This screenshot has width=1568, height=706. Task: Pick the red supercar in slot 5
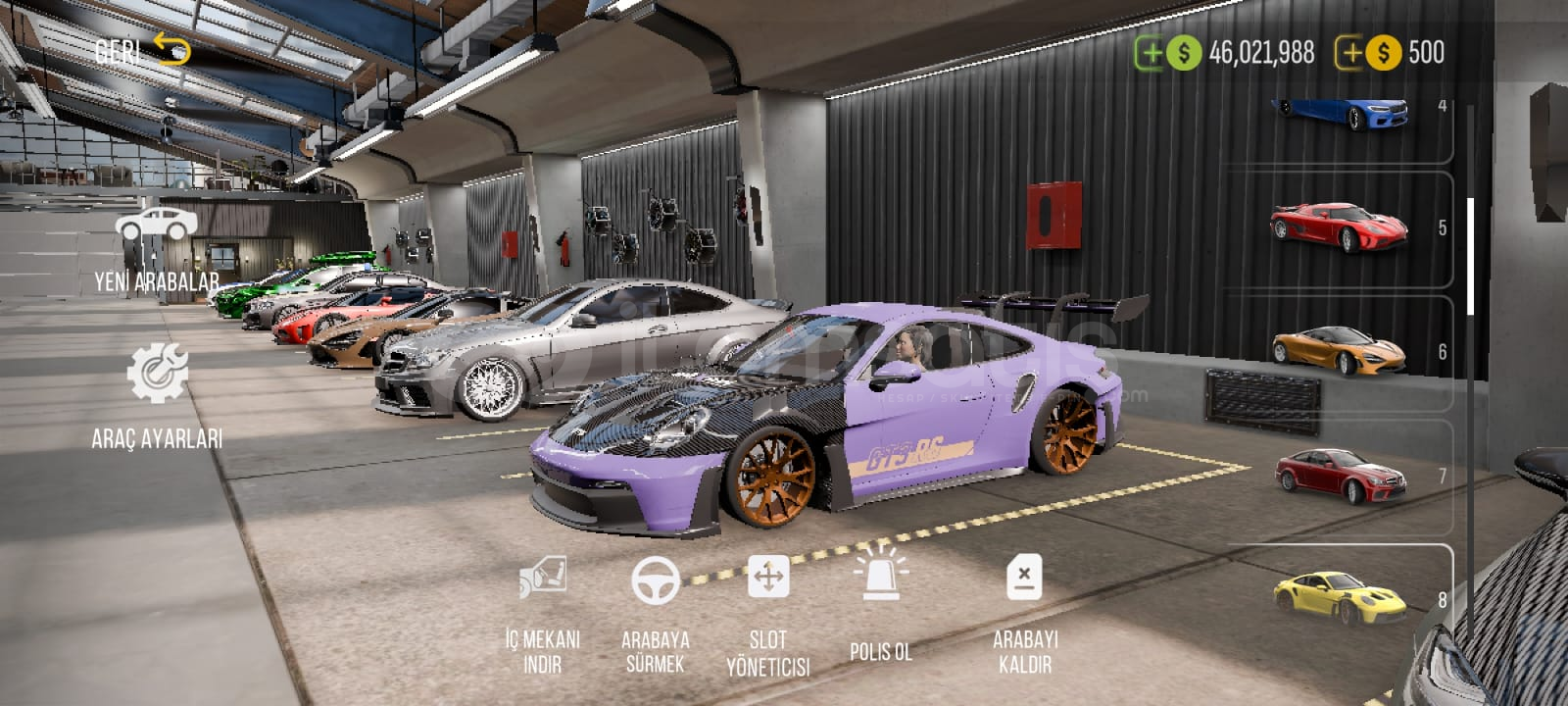1340,227
